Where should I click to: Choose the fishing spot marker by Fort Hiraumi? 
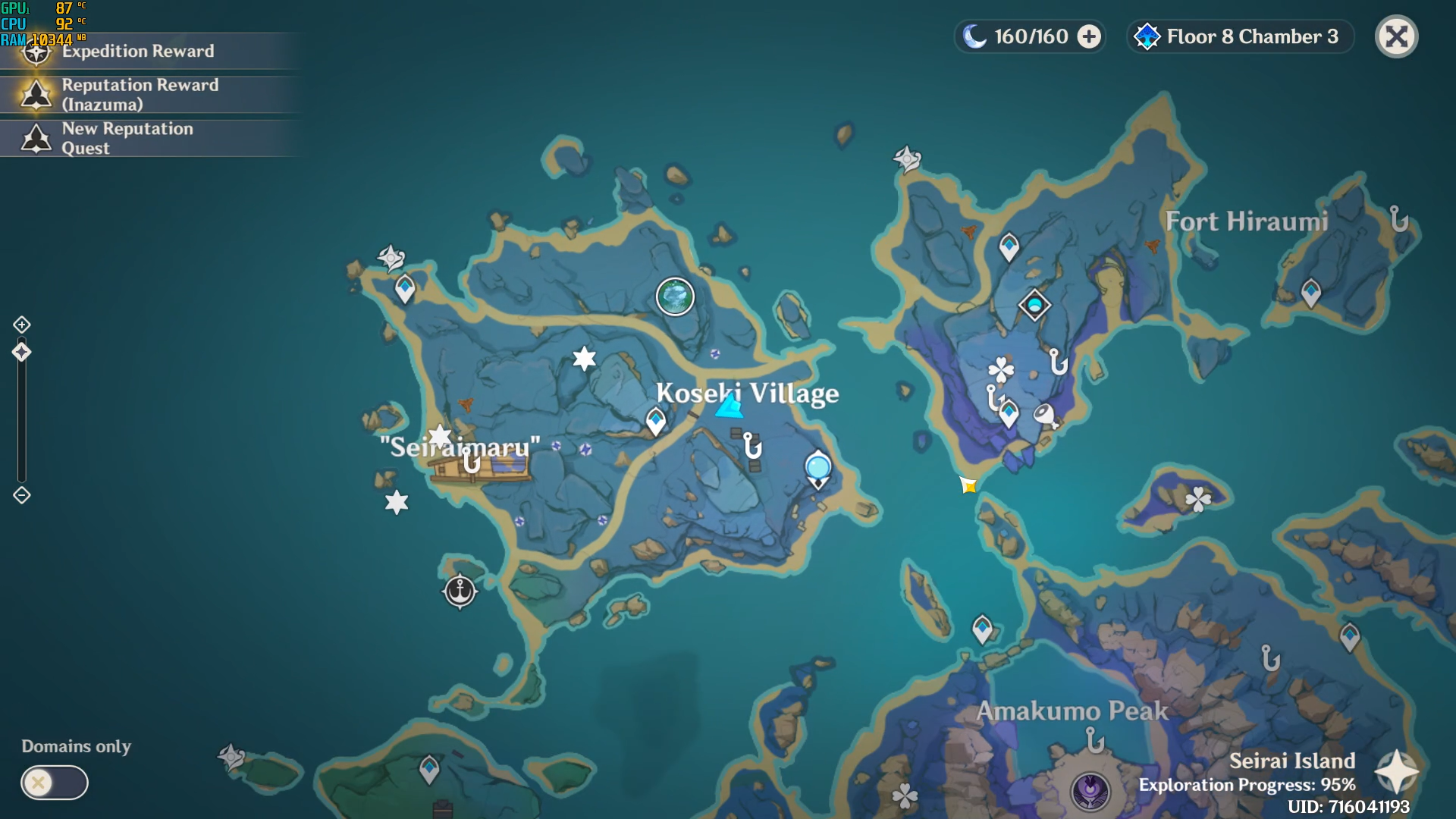[1399, 219]
